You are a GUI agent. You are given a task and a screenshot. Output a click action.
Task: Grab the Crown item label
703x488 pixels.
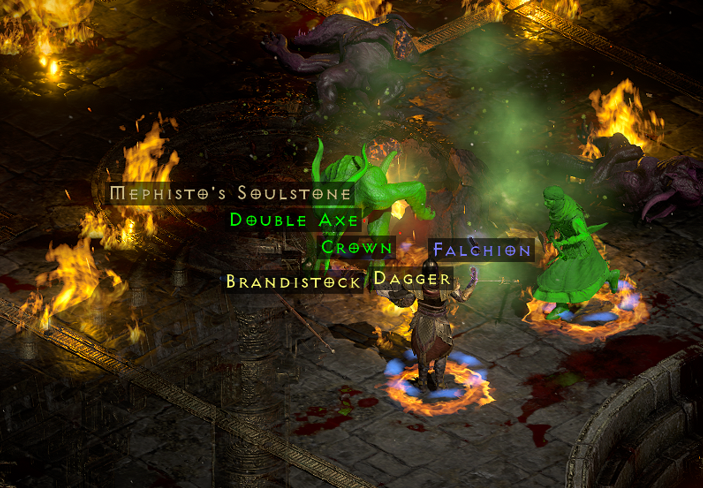point(356,248)
